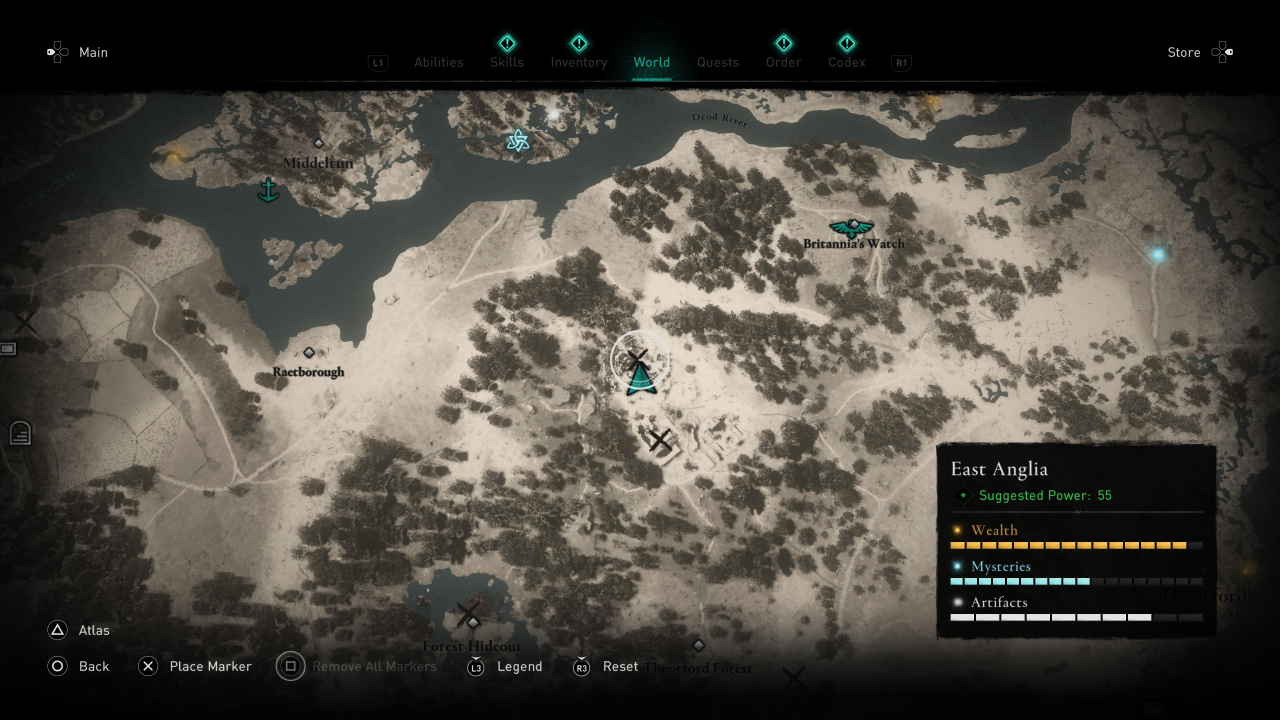
Task: Open the Store
Action: point(1184,52)
